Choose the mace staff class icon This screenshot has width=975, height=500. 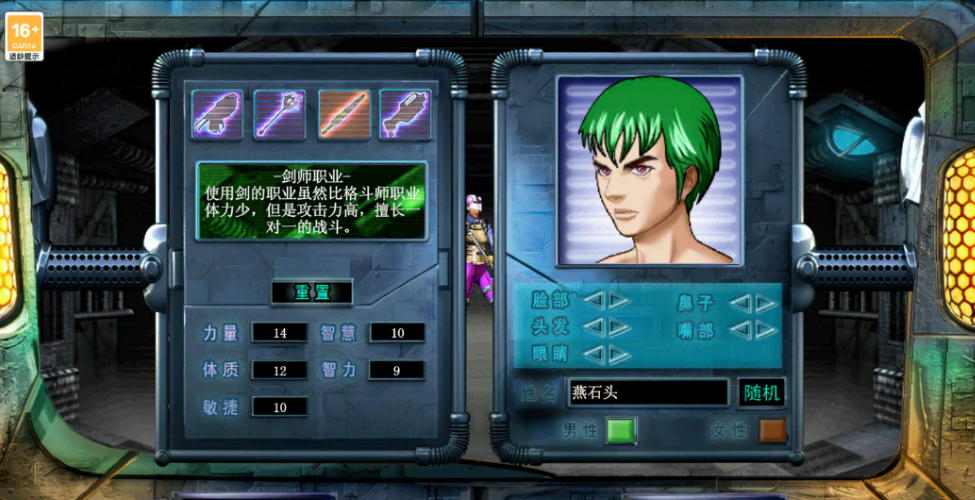(279, 114)
